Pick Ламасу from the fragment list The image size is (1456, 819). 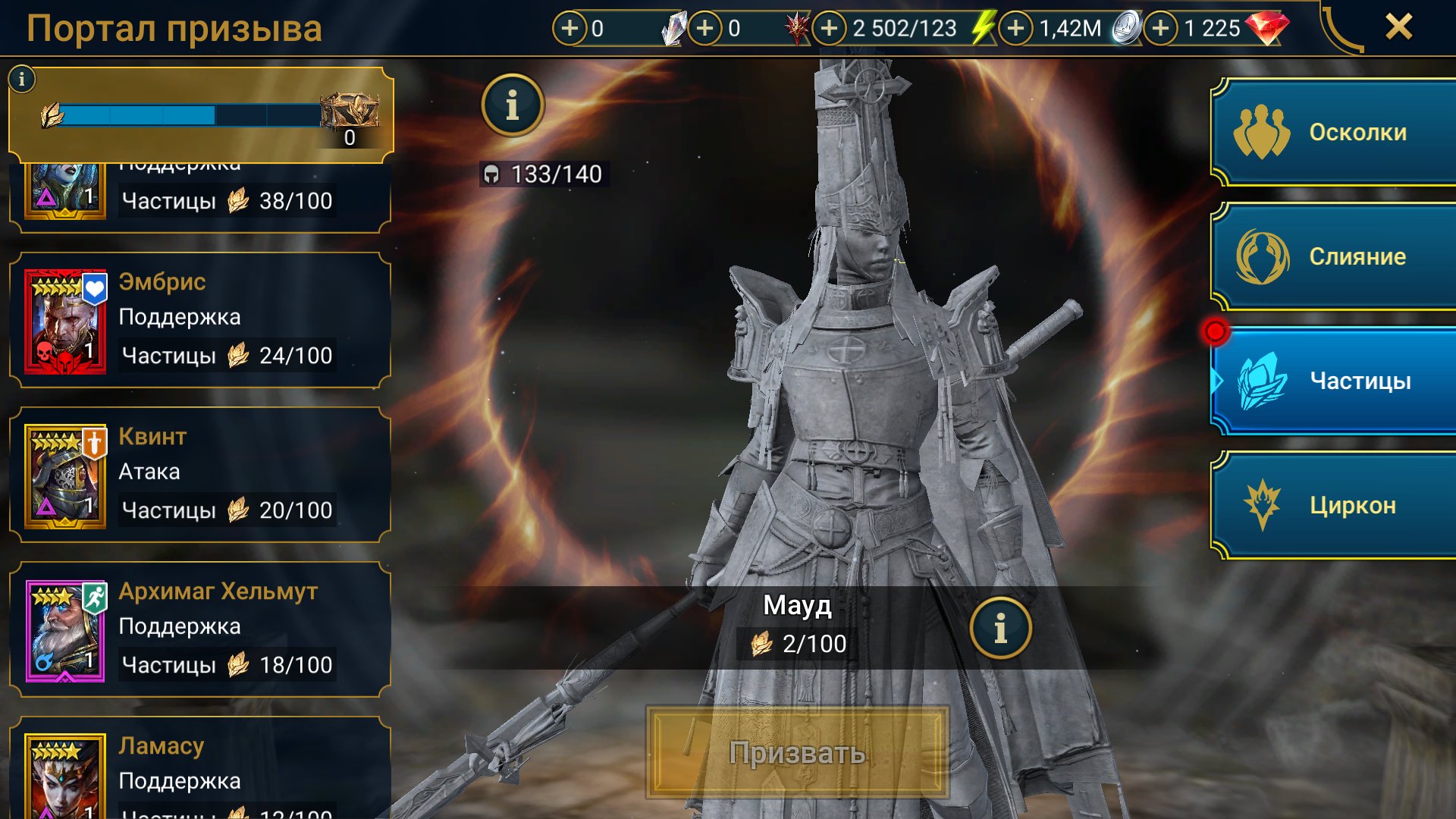pyautogui.click(x=200, y=773)
